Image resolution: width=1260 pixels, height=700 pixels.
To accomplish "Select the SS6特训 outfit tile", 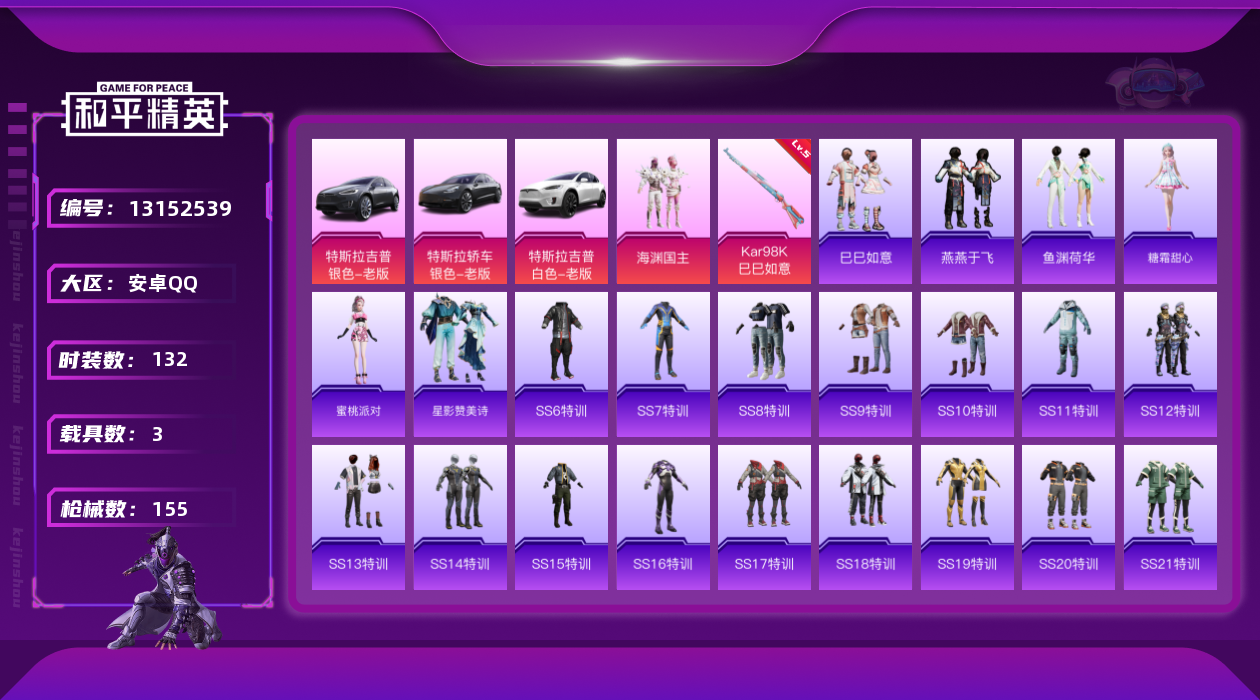I will point(561,364).
